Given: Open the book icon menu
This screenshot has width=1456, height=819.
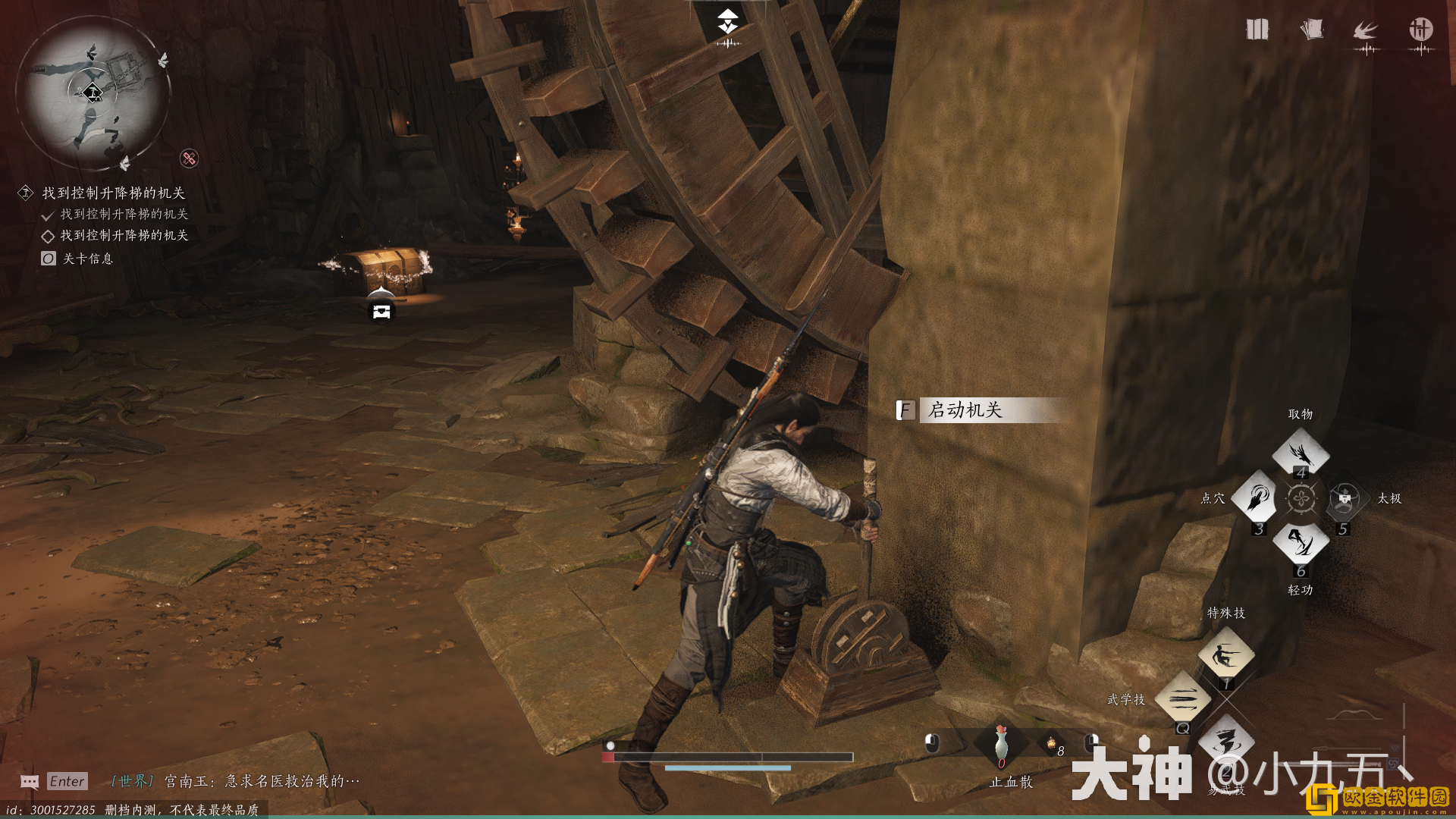Looking at the screenshot, I should 1257,30.
